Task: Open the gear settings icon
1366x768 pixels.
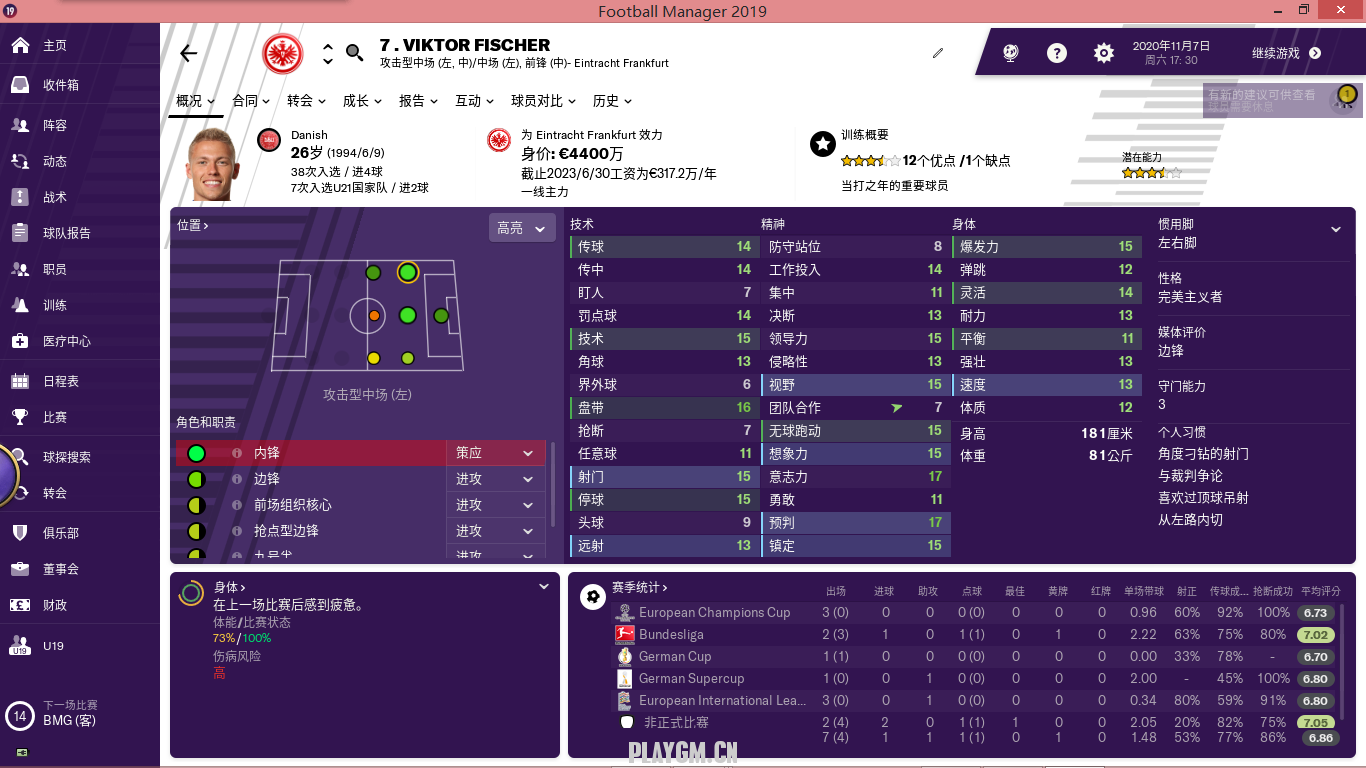Action: pos(1103,54)
